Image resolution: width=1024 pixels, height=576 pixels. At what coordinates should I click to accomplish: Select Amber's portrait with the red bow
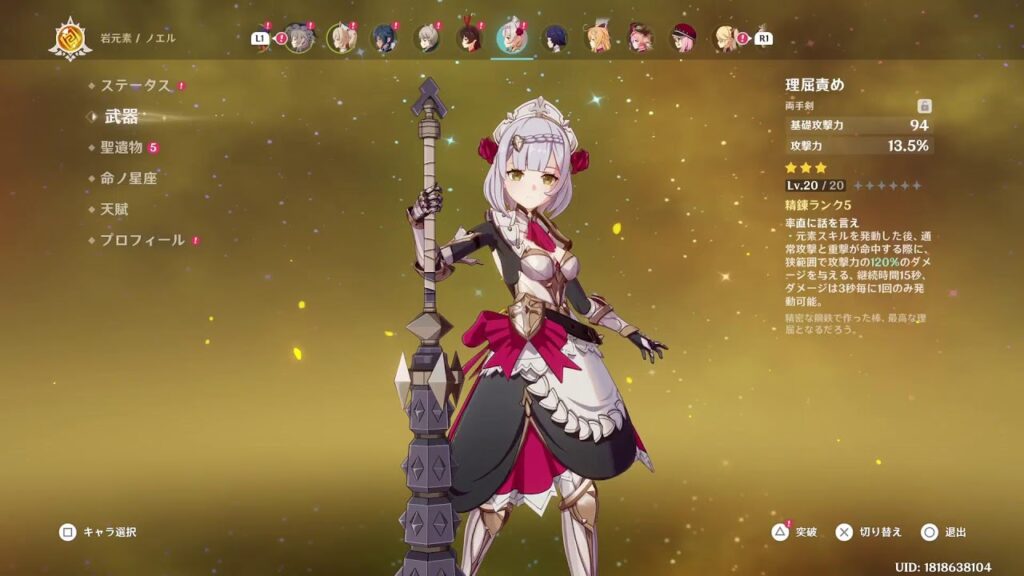coord(470,38)
